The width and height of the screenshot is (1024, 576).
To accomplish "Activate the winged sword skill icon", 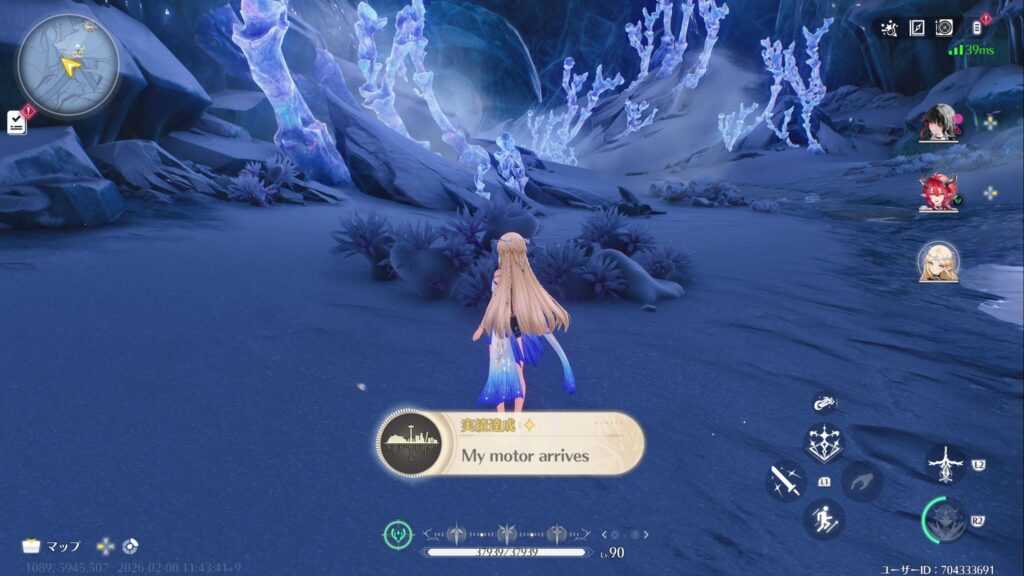I will point(945,465).
